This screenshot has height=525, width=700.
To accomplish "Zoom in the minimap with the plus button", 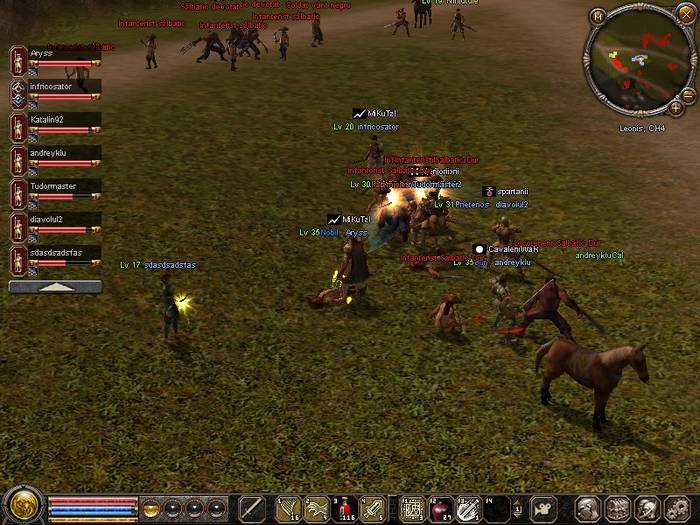I will click(x=676, y=107).
